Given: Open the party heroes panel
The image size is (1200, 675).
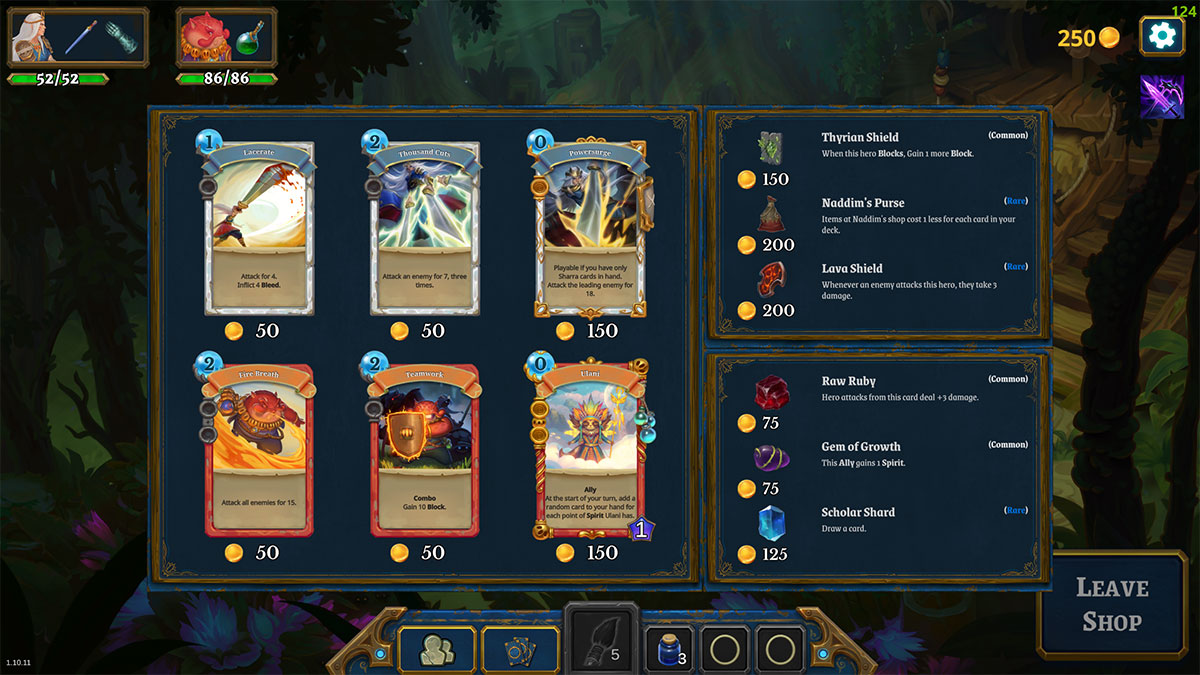Looking at the screenshot, I should click(437, 651).
